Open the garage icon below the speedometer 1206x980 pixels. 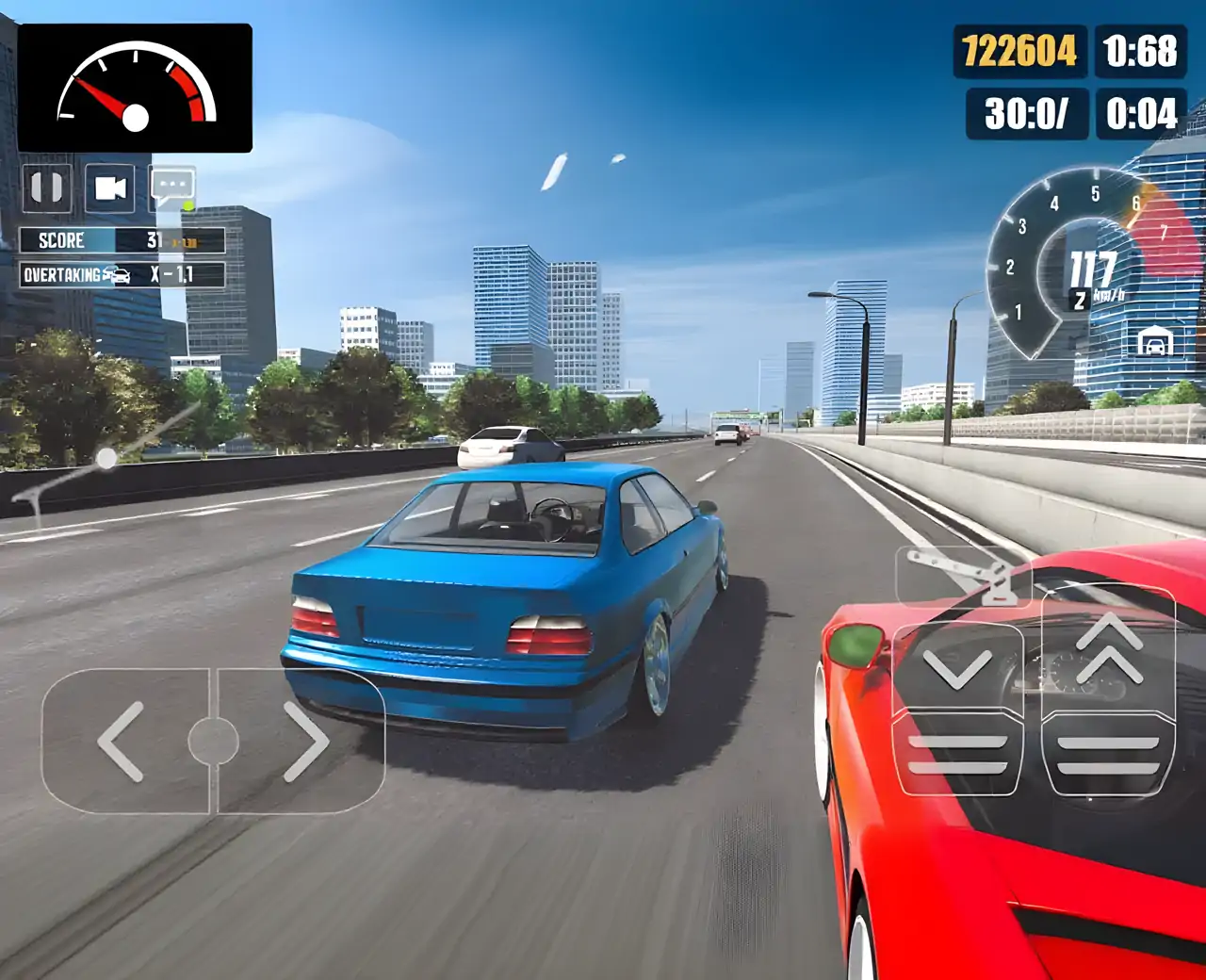[x=1154, y=341]
